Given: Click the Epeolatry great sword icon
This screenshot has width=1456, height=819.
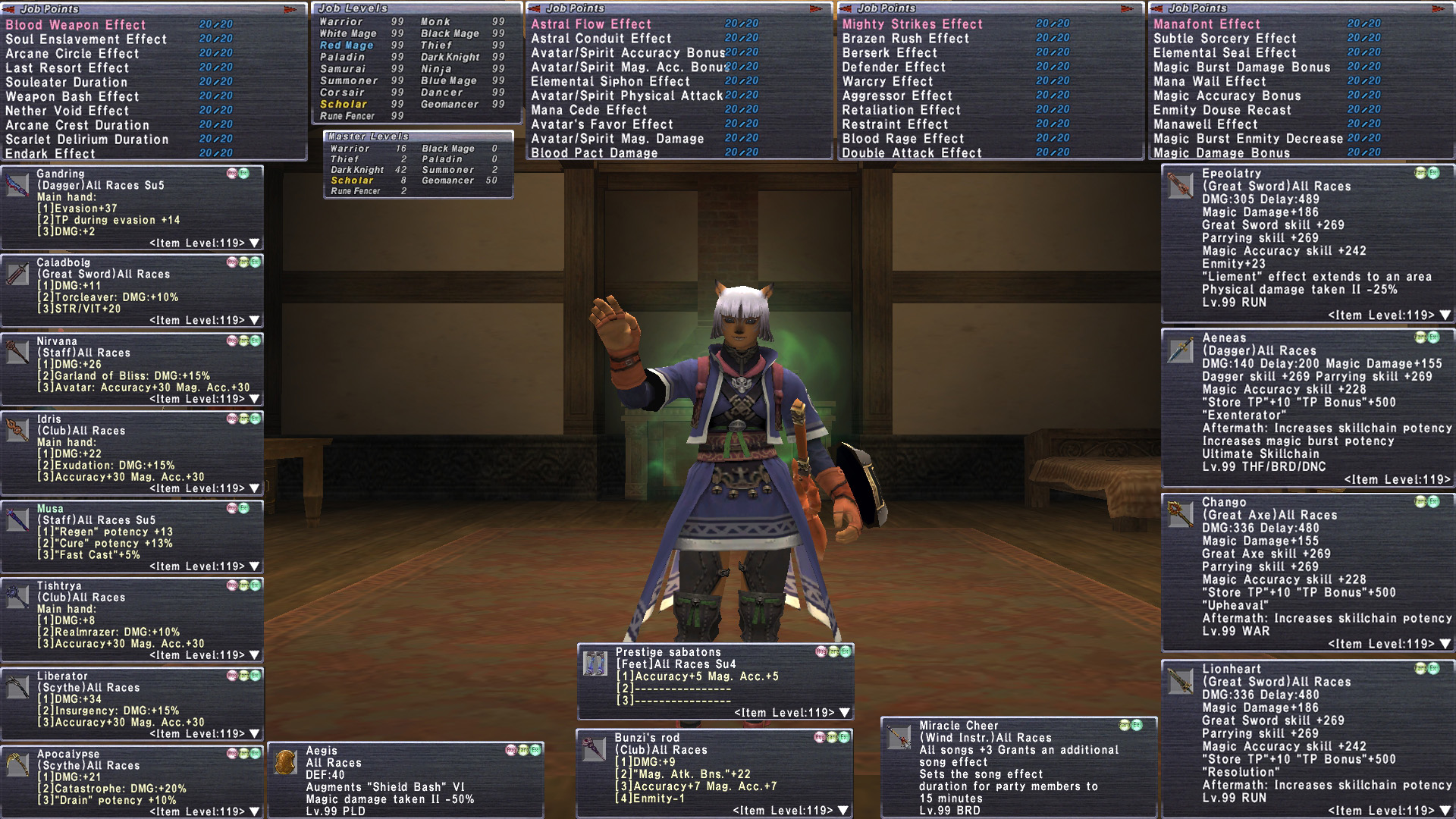Looking at the screenshot, I should (x=1180, y=186).
